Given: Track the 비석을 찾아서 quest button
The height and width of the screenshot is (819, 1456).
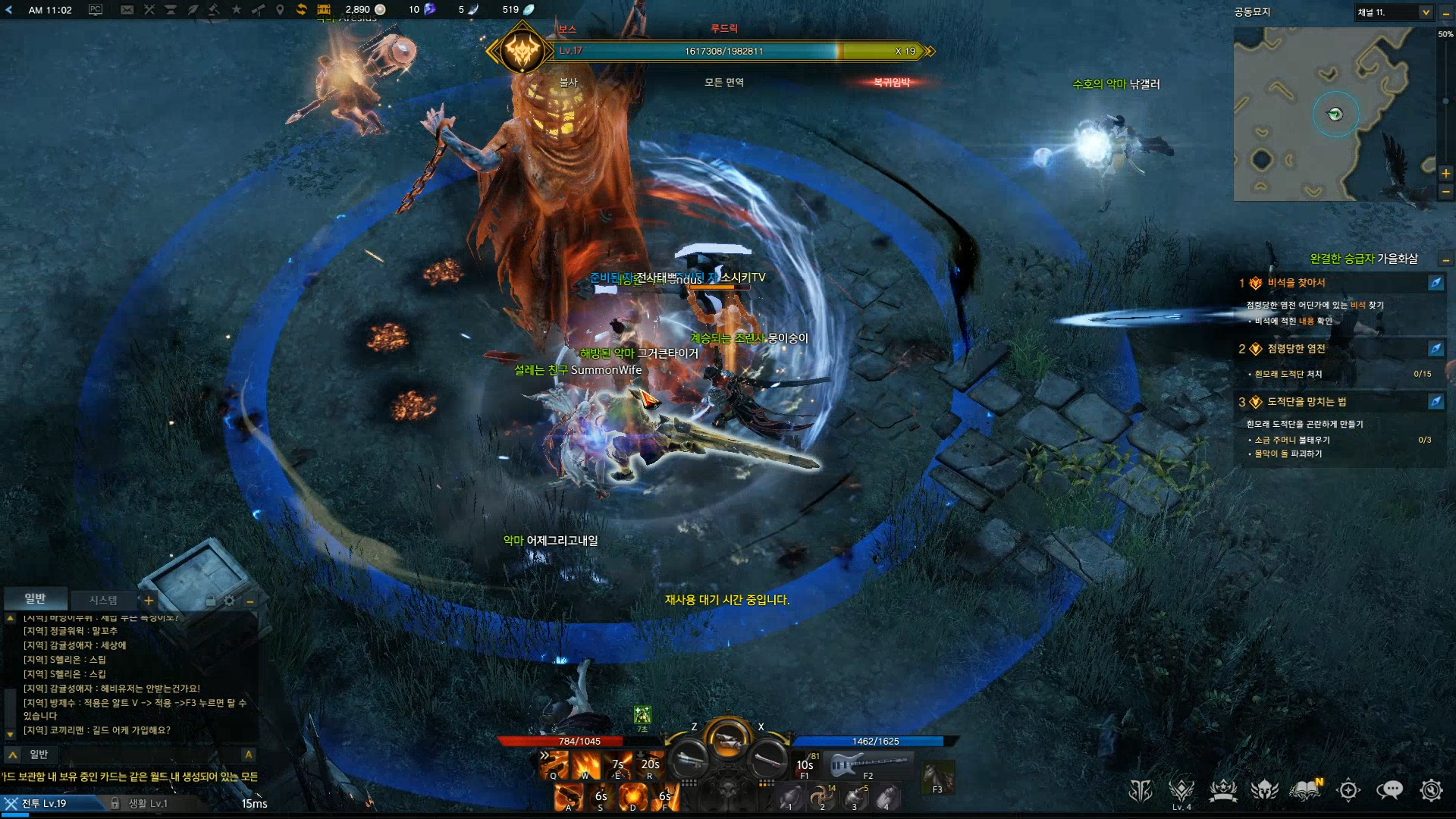Looking at the screenshot, I should [1436, 283].
